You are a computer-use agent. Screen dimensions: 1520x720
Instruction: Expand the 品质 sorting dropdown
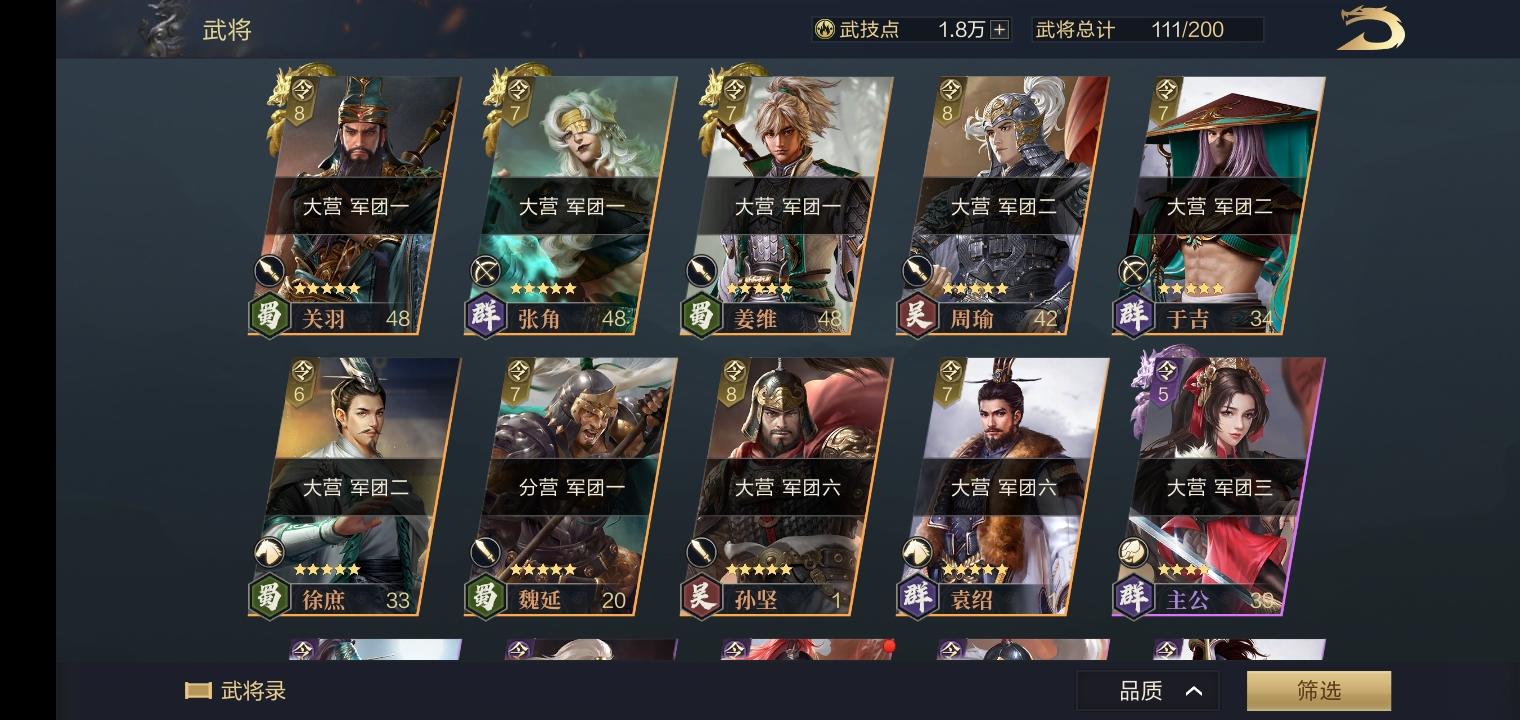tap(1147, 689)
